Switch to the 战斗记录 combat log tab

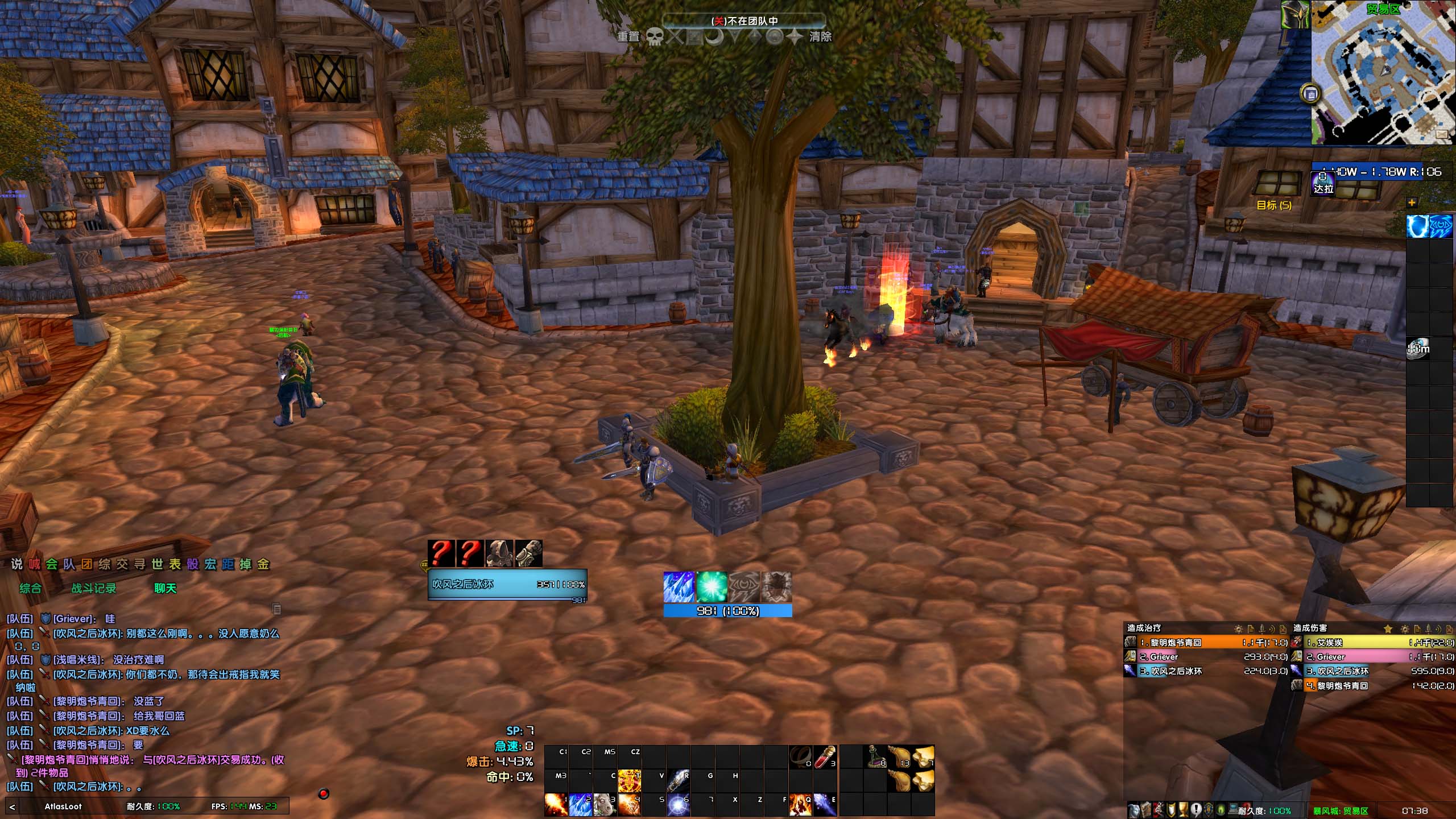(x=93, y=588)
